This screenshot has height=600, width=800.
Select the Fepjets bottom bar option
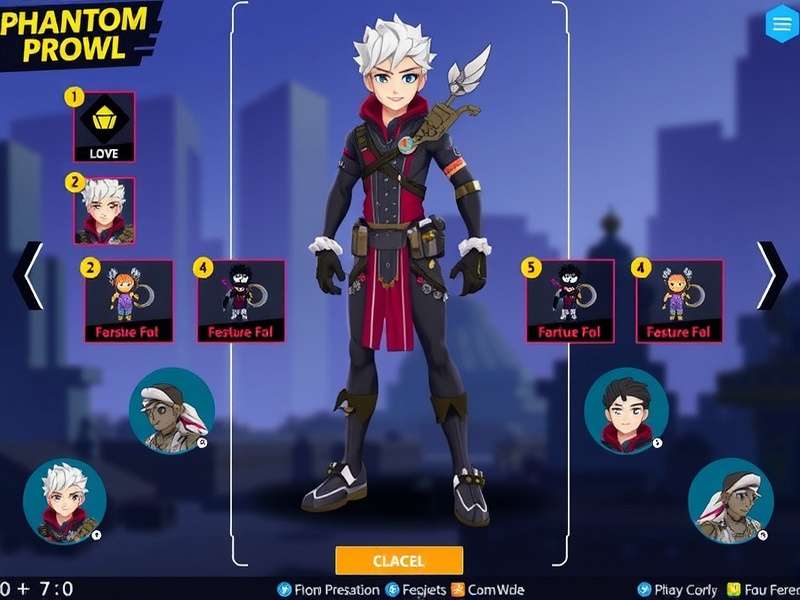[x=414, y=590]
